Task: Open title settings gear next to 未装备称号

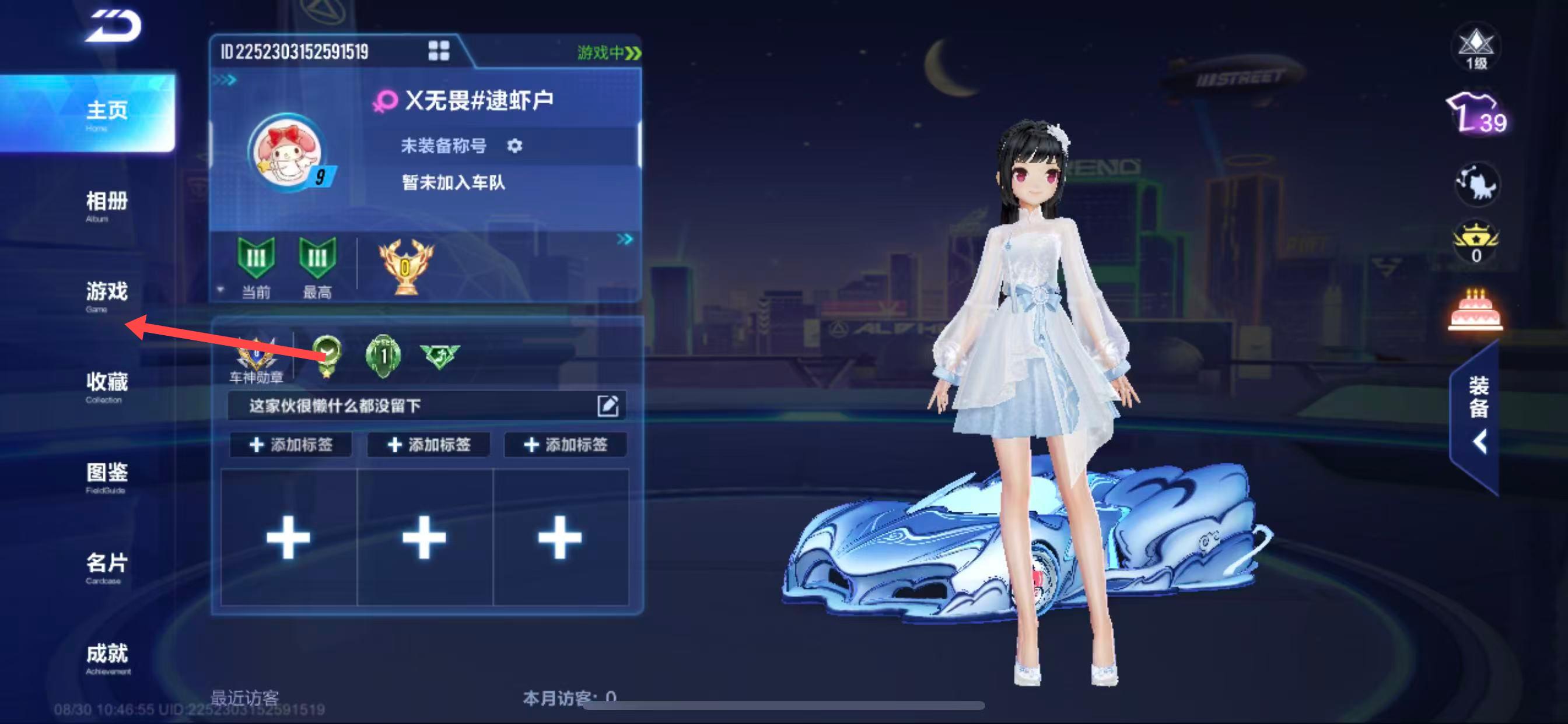Action: [x=514, y=146]
